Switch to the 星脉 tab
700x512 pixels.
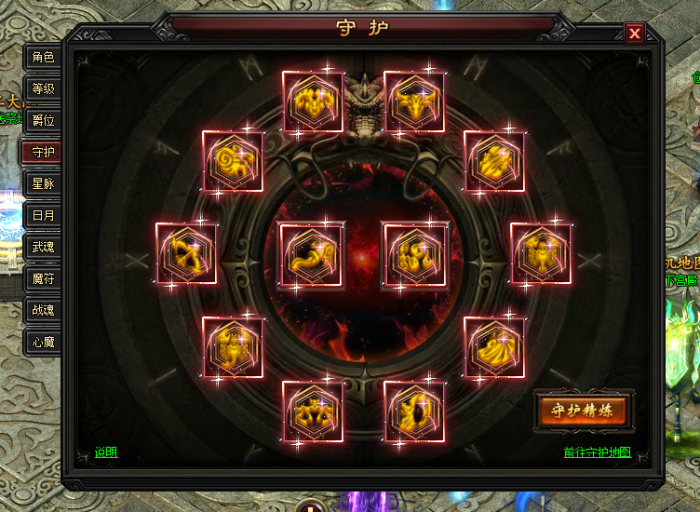pyautogui.click(x=42, y=184)
